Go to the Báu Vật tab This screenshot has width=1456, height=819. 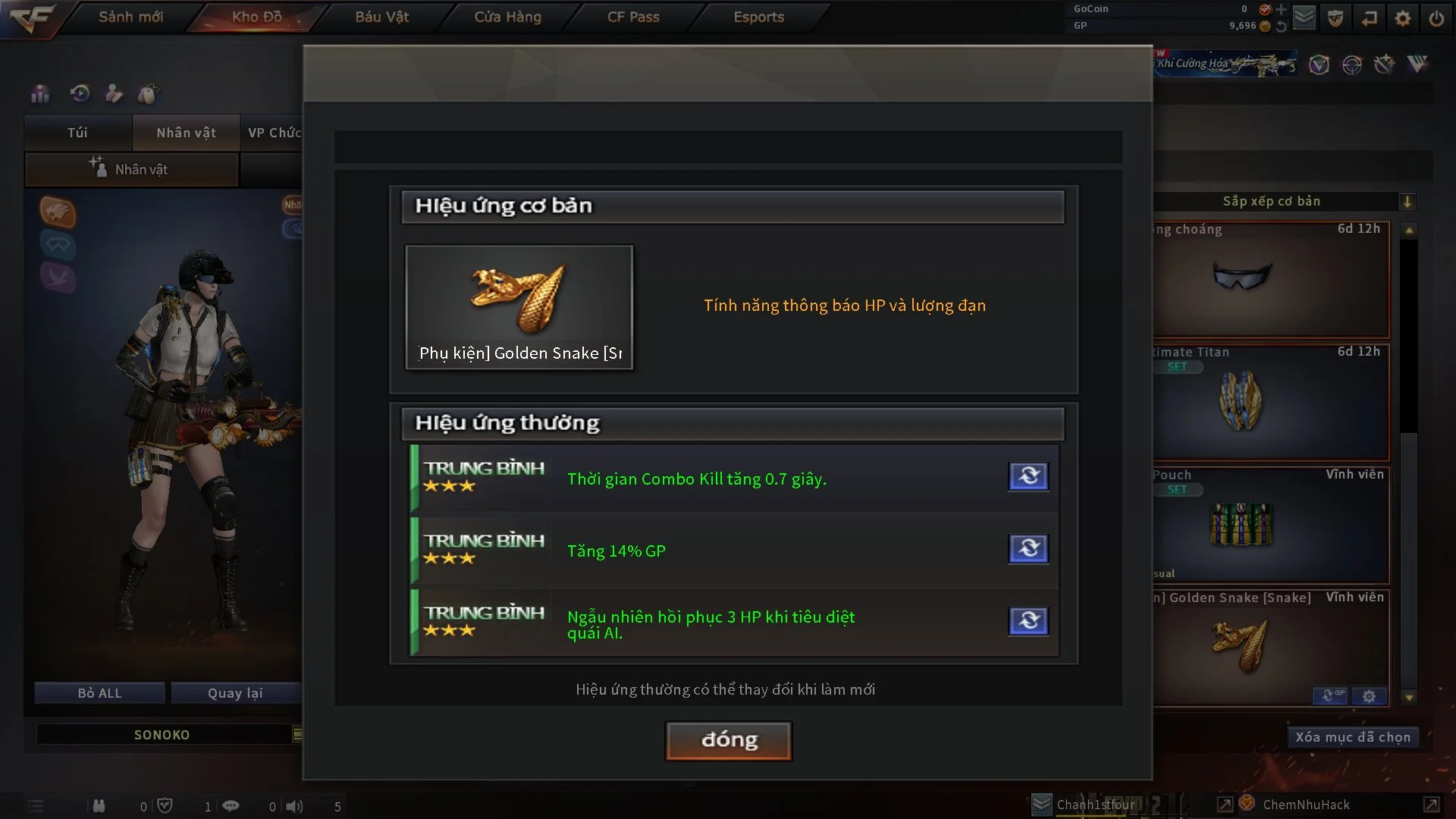tap(382, 17)
